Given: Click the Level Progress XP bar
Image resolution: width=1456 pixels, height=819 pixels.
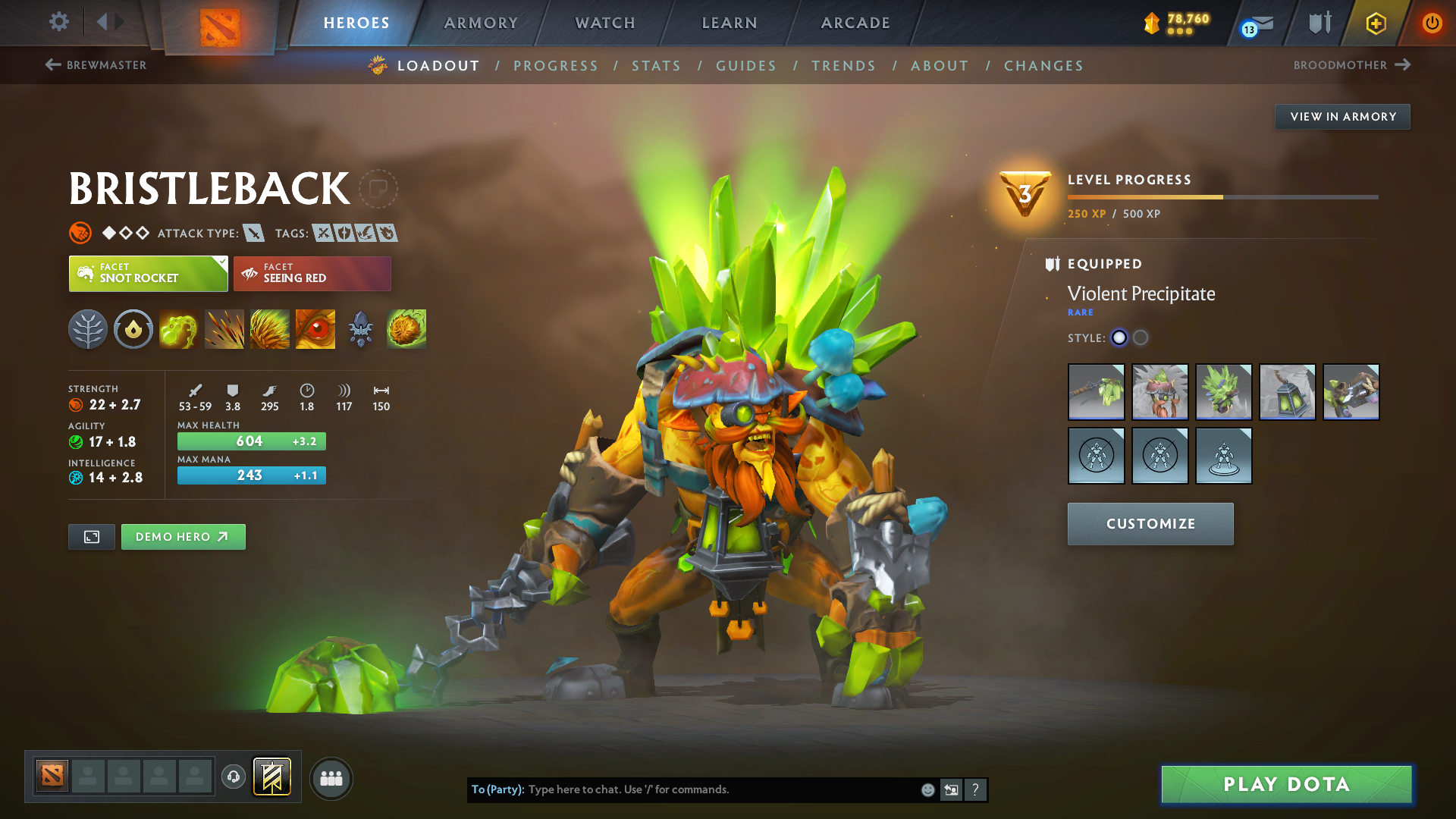Looking at the screenshot, I should point(1221,196).
